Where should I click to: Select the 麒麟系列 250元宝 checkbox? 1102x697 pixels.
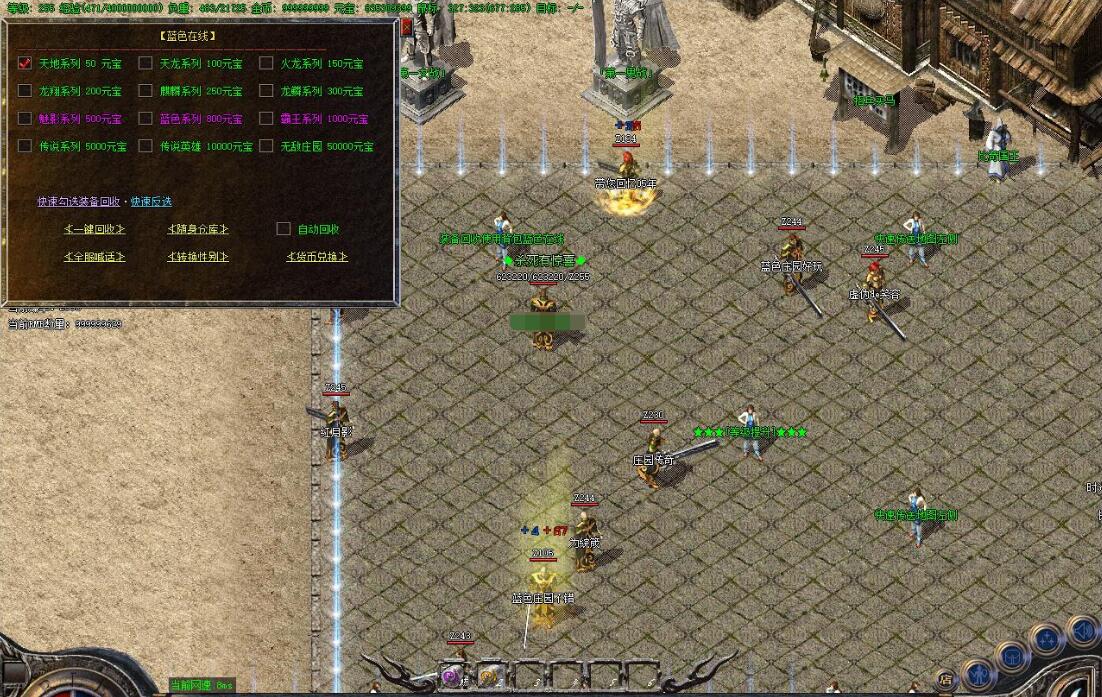pyautogui.click(x=146, y=91)
